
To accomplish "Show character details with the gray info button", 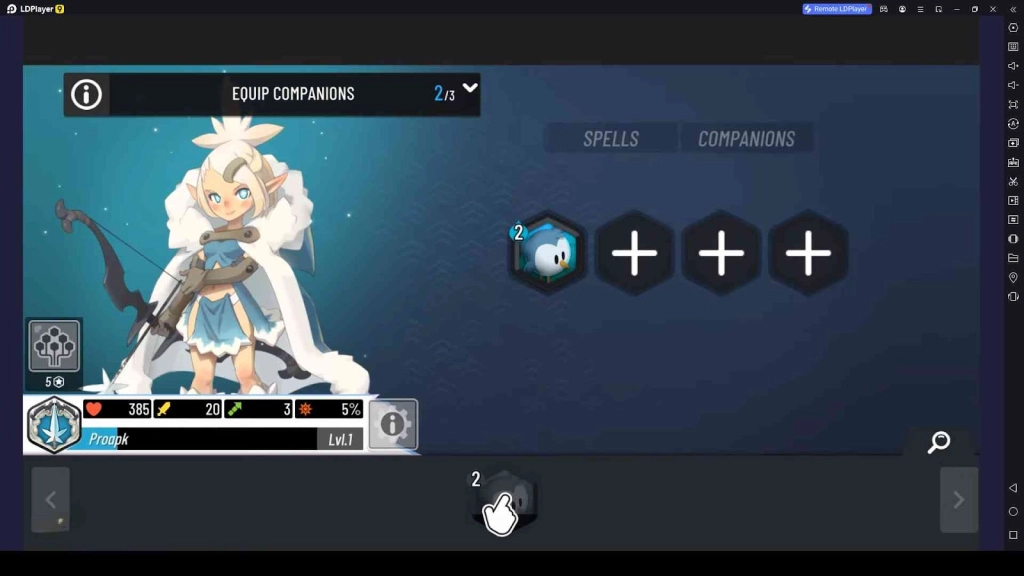I will pos(393,424).
